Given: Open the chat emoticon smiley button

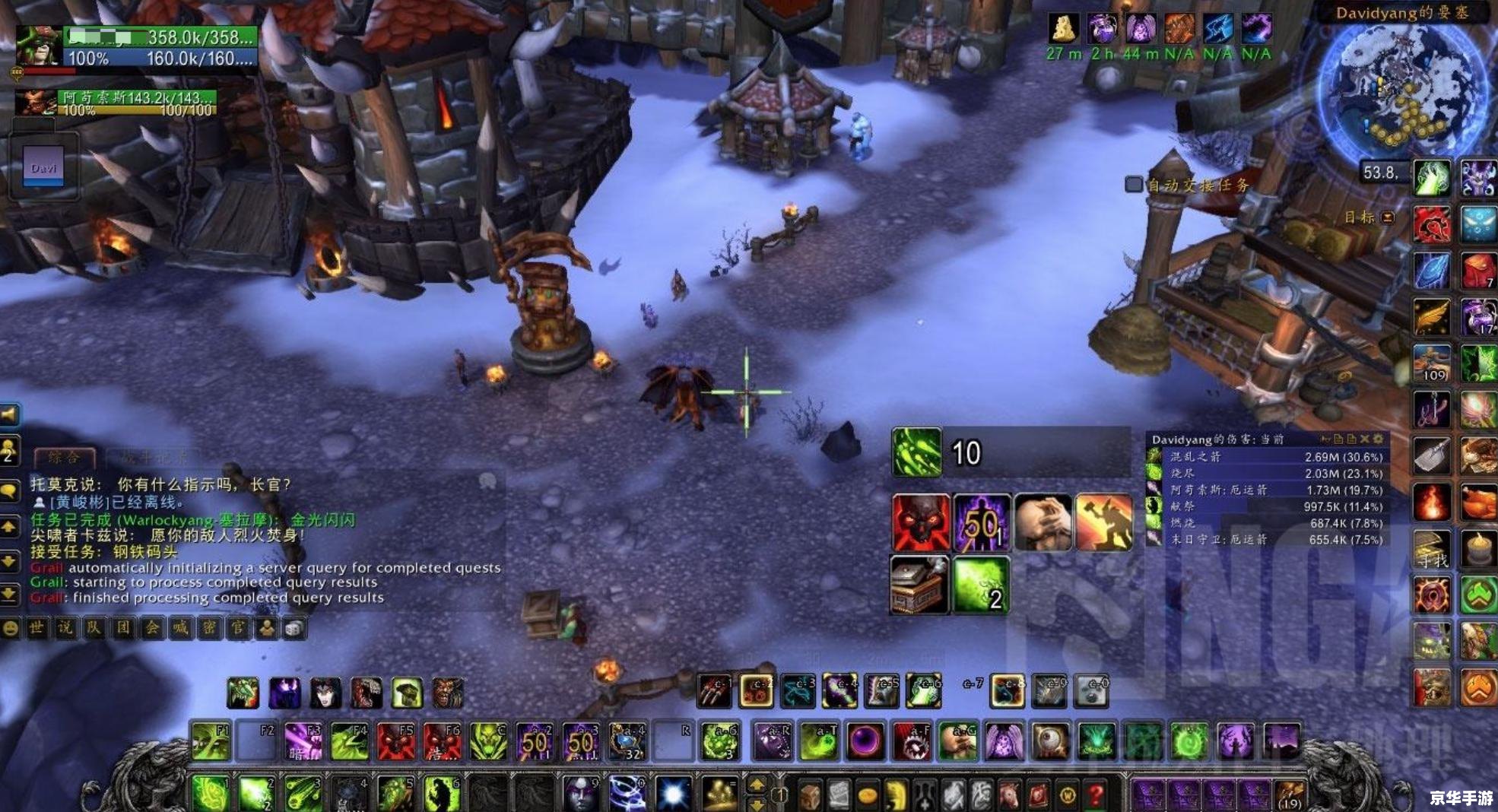Looking at the screenshot, I should 11,628.
